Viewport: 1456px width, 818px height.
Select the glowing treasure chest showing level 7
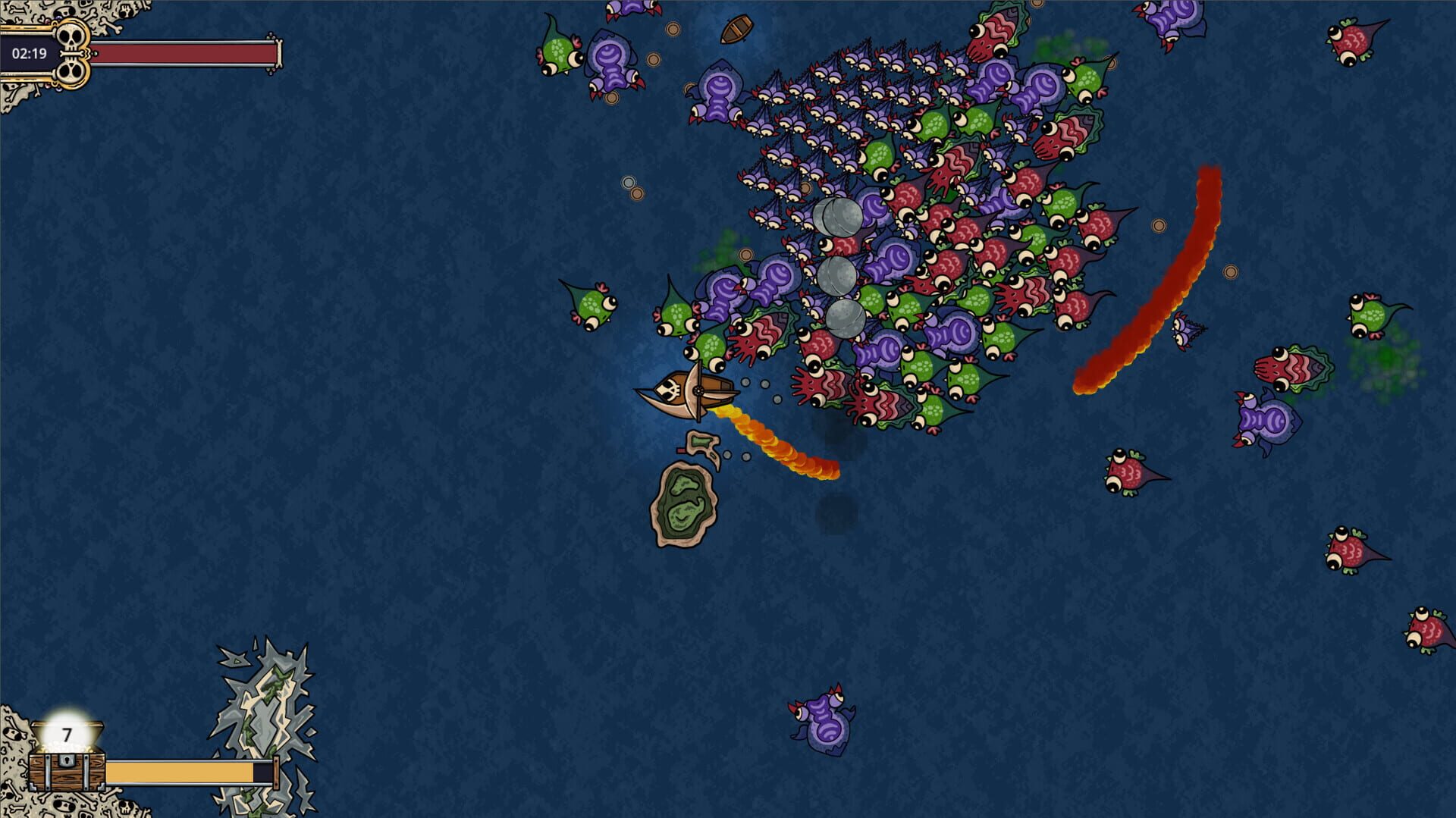click(67, 757)
